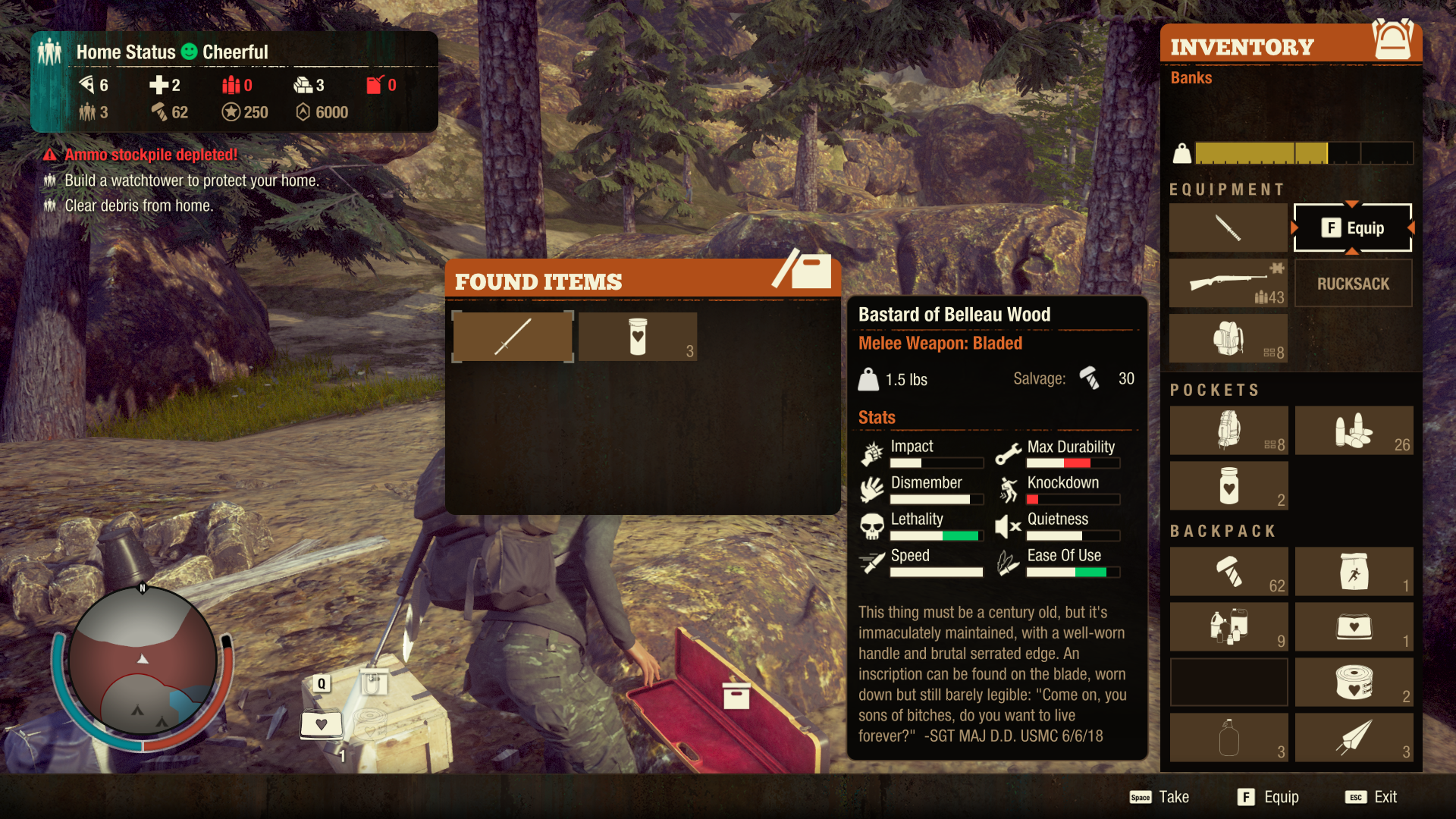Select the paper-plane-shaped item stack in Backpack
The height and width of the screenshot is (819, 1456).
pos(1354,738)
